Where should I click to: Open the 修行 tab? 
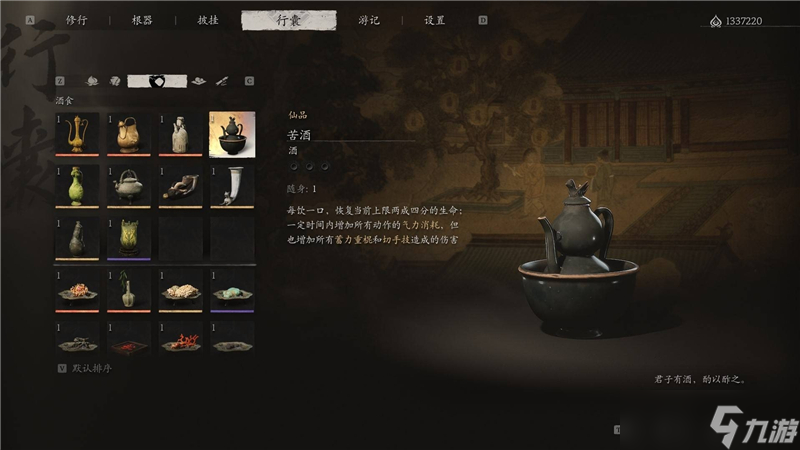(76, 19)
